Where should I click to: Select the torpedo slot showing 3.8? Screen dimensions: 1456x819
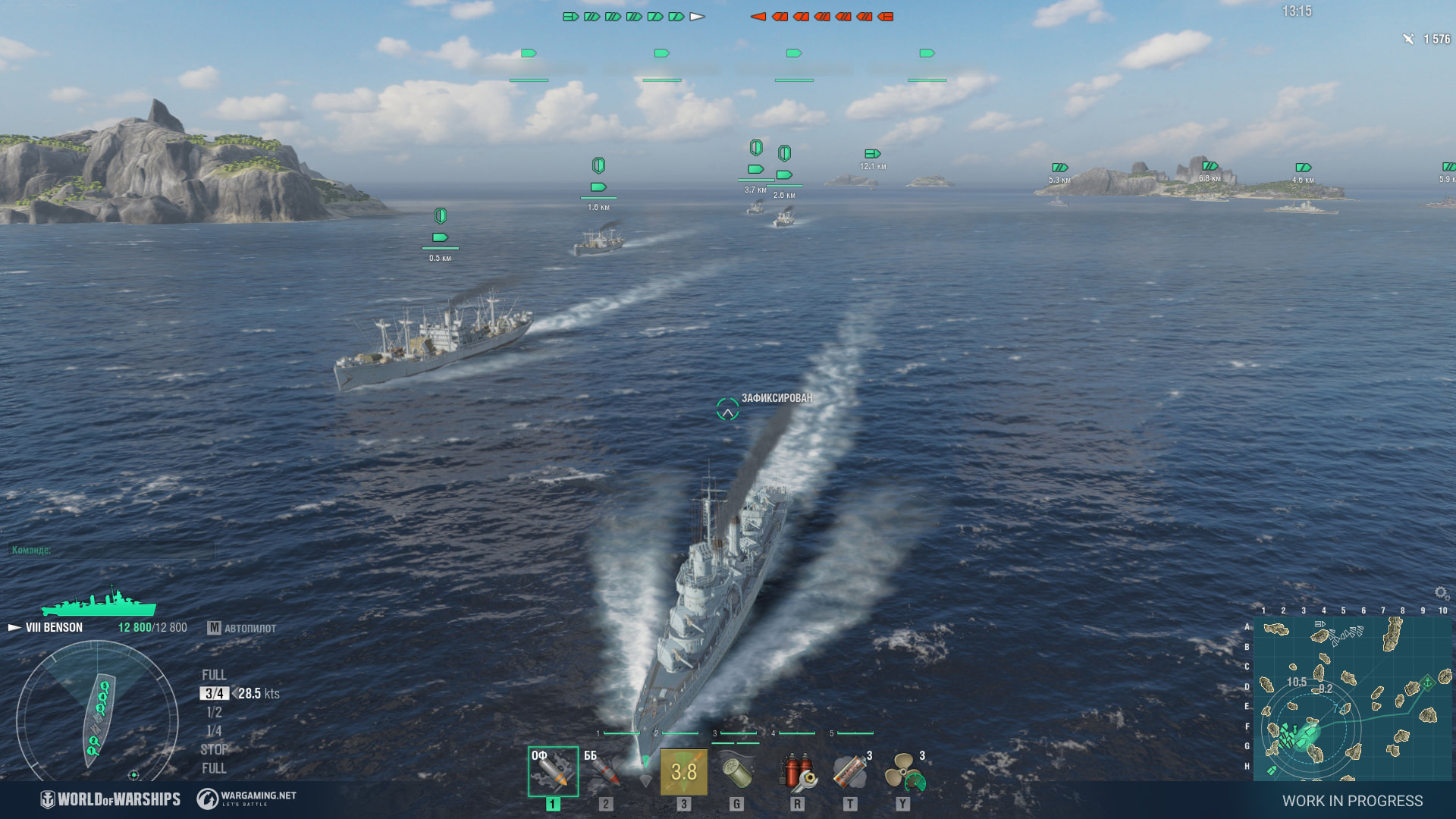683,772
